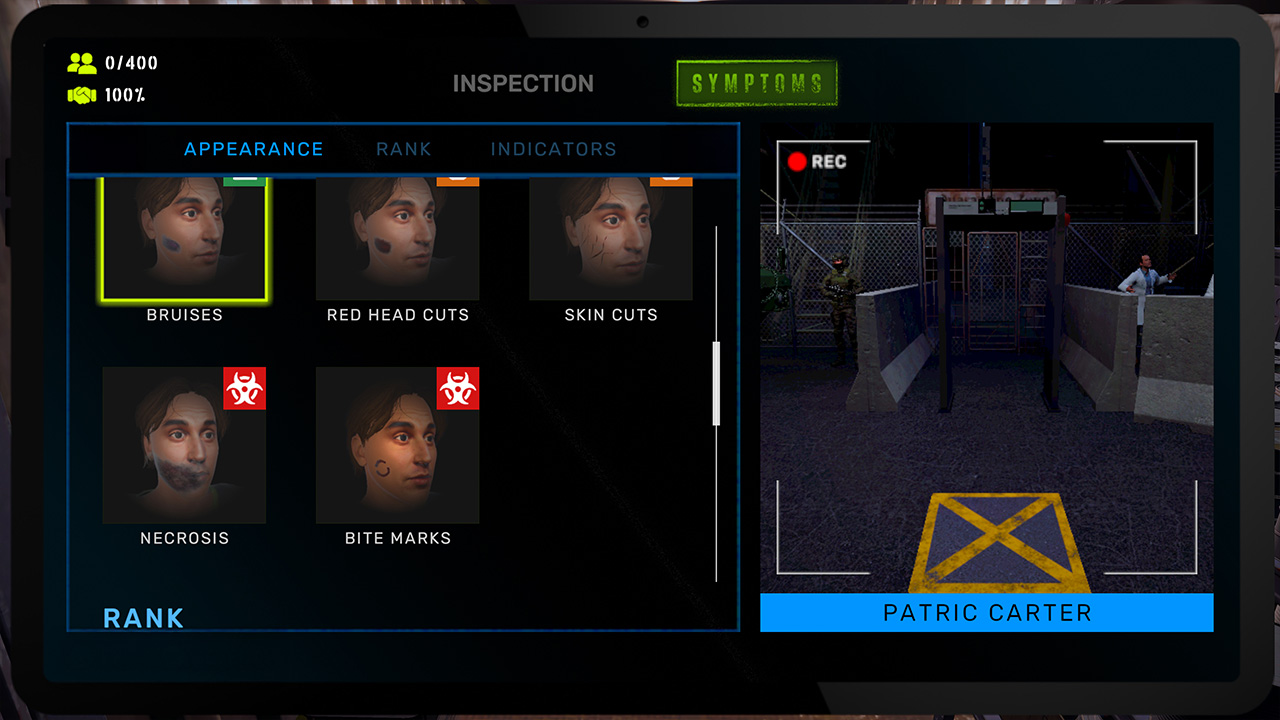Click the PATRIC CARTER name bar
This screenshot has width=1280, height=720.
tap(986, 612)
